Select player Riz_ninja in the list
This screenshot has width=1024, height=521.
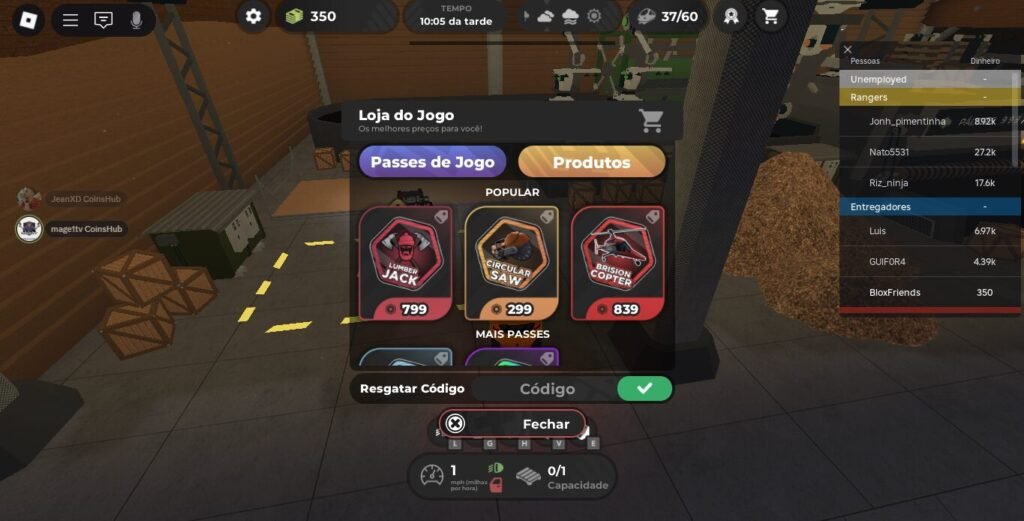[888, 183]
